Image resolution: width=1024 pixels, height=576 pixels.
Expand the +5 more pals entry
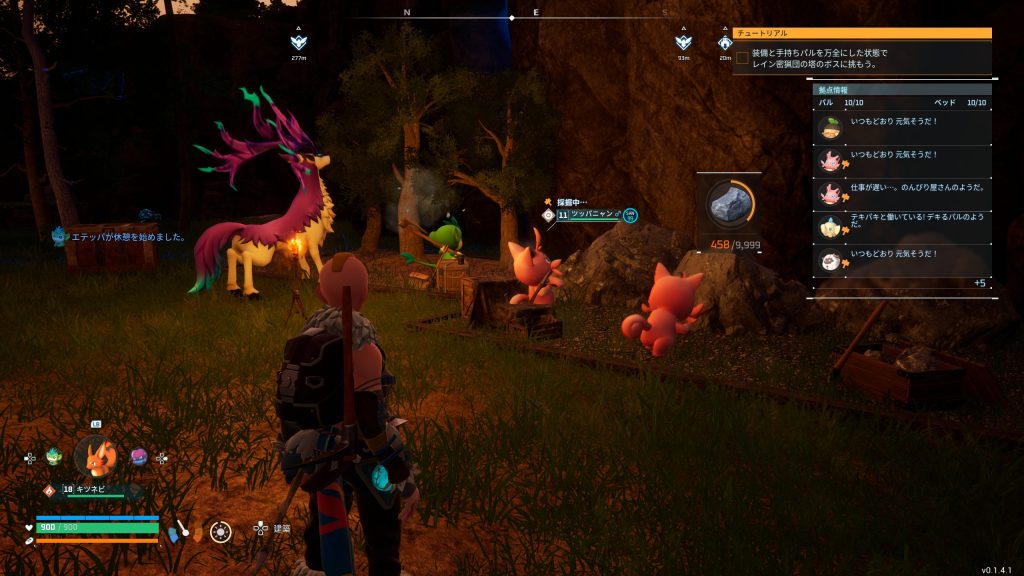click(x=980, y=283)
